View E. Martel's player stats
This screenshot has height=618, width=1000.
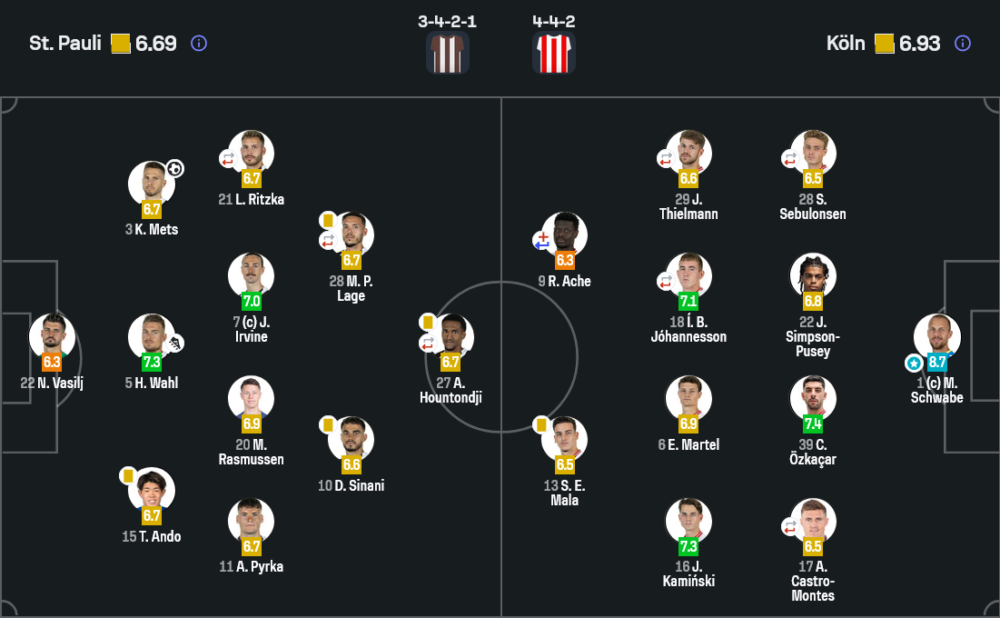click(x=689, y=399)
